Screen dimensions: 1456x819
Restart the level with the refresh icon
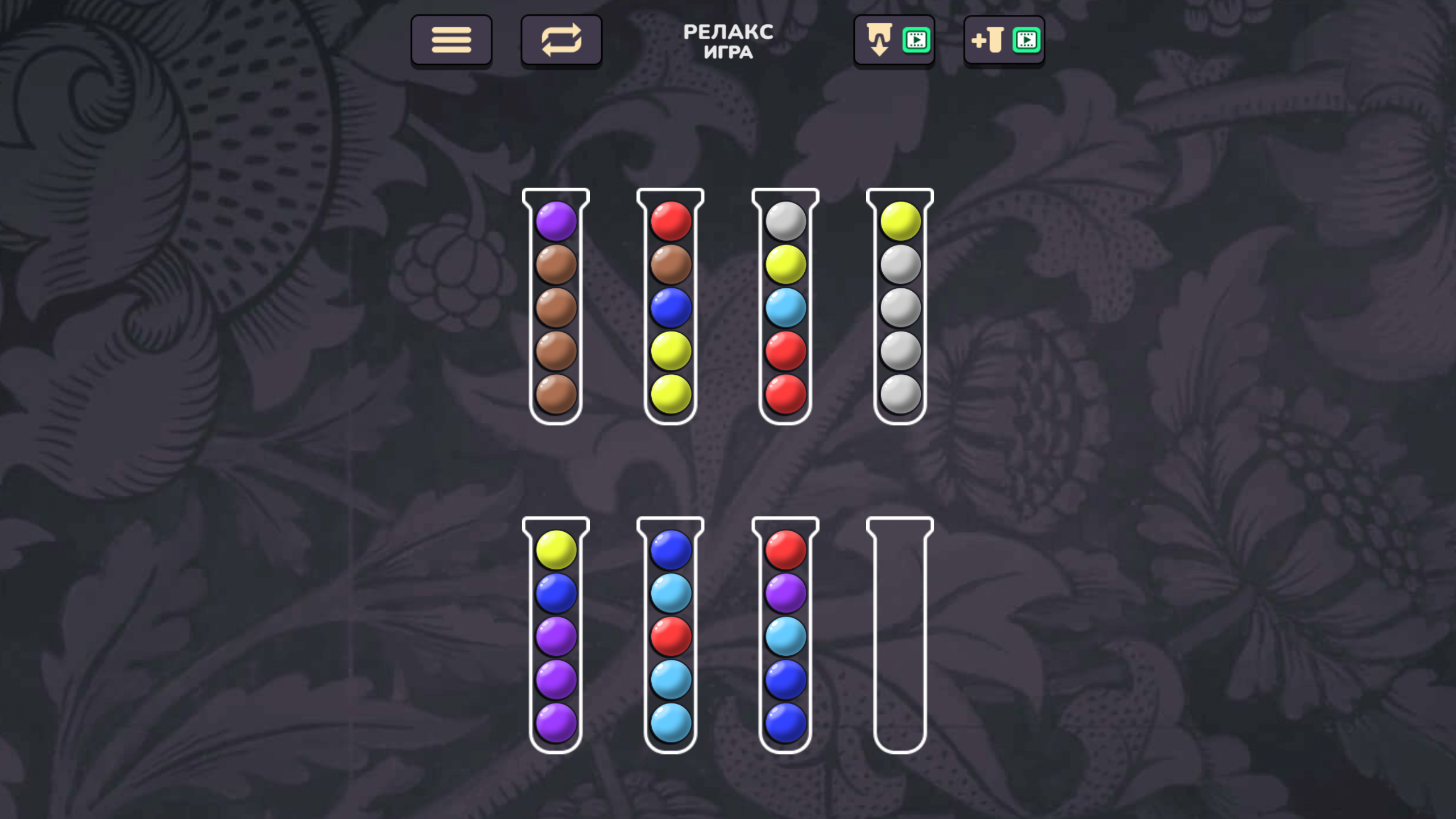(x=561, y=39)
